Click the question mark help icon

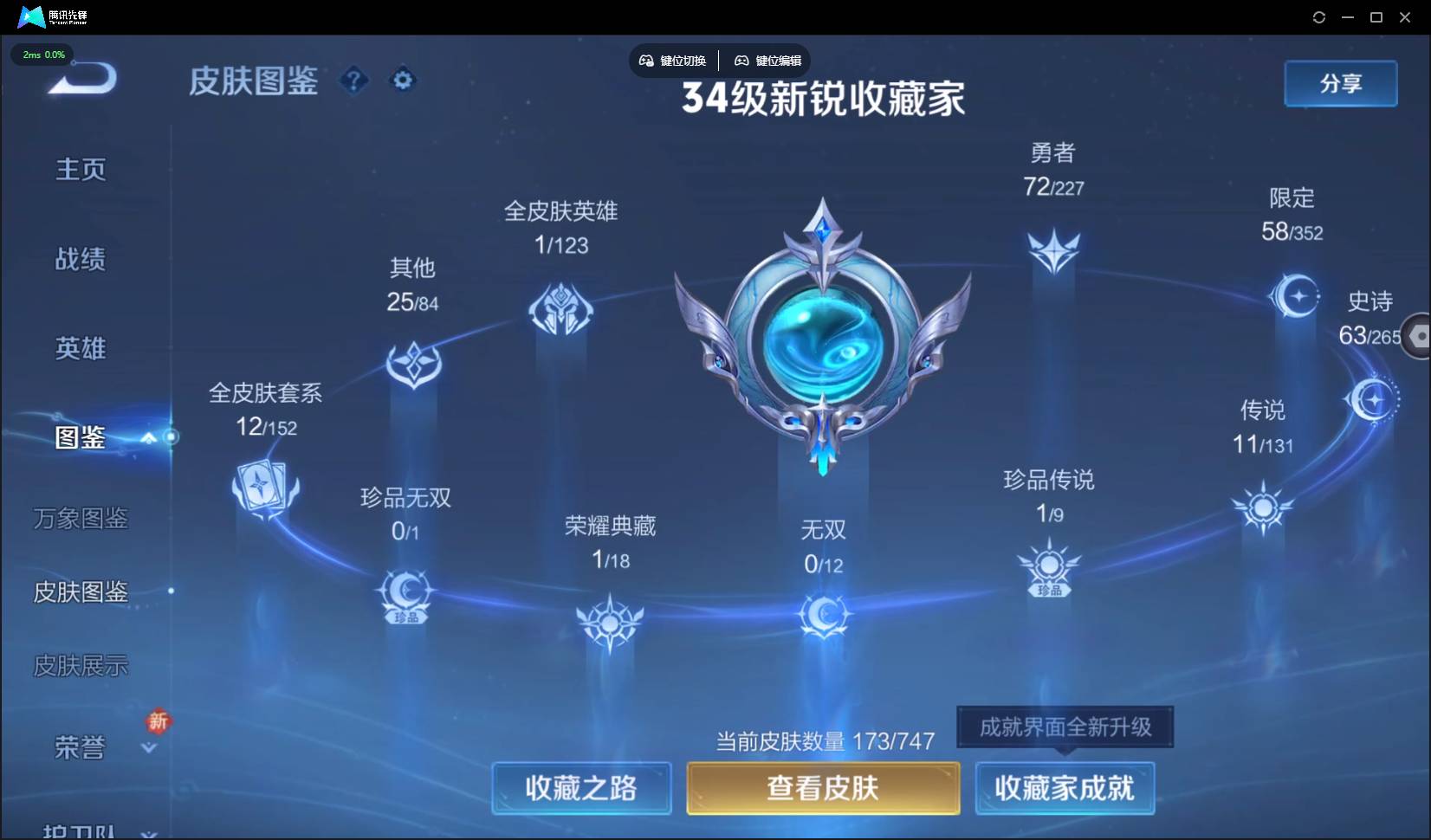pyautogui.click(x=353, y=80)
